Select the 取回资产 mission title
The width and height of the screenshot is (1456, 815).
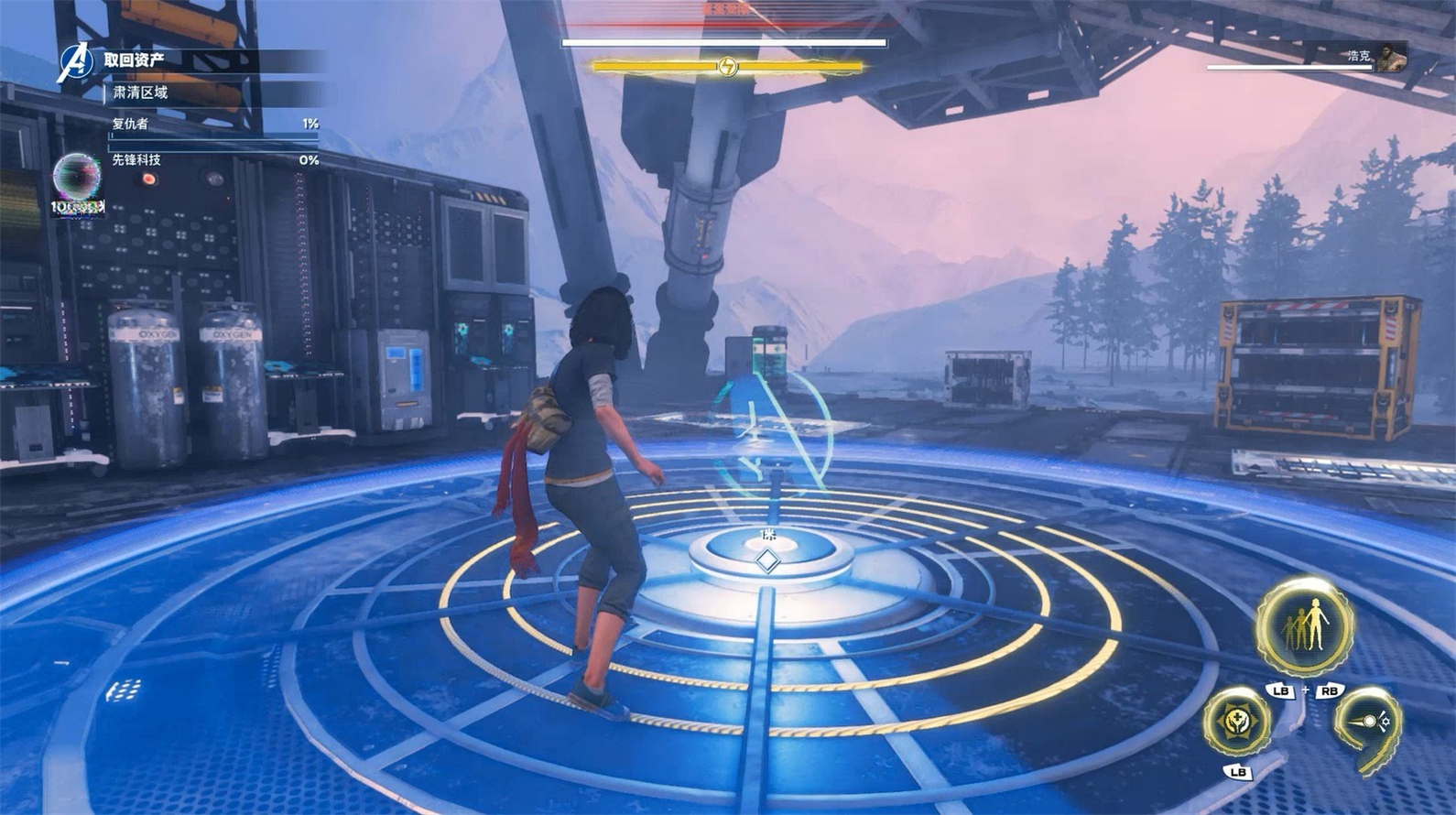coord(134,60)
